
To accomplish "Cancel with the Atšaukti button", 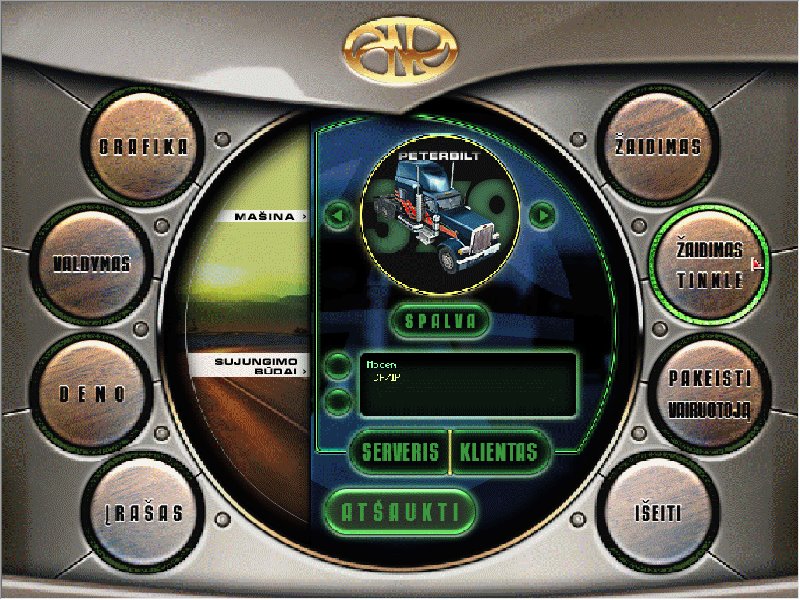I will (x=401, y=512).
